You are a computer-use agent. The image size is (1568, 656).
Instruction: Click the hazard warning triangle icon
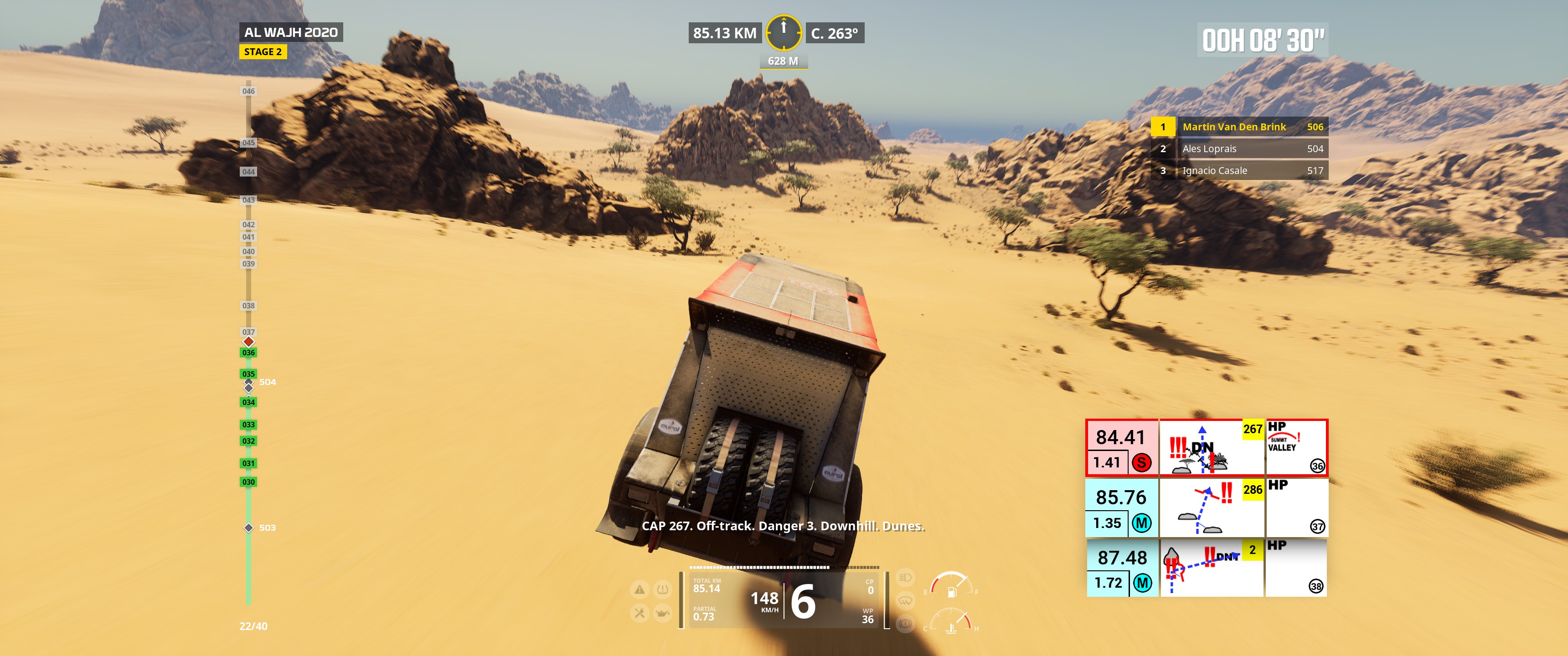tap(639, 589)
